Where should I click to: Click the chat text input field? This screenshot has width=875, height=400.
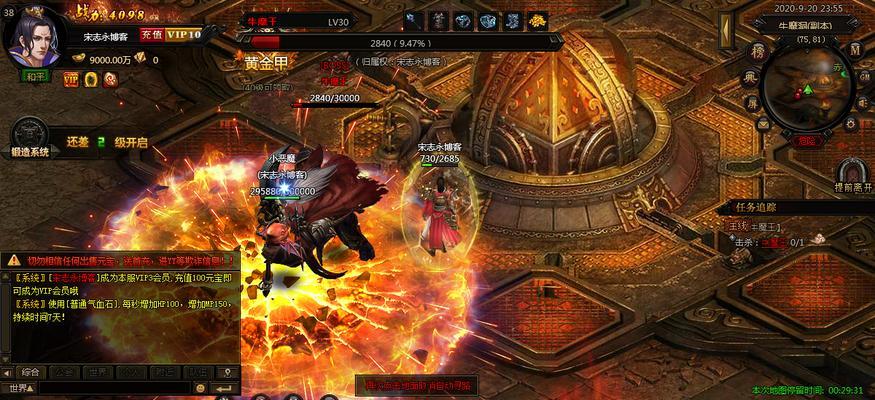(x=110, y=388)
